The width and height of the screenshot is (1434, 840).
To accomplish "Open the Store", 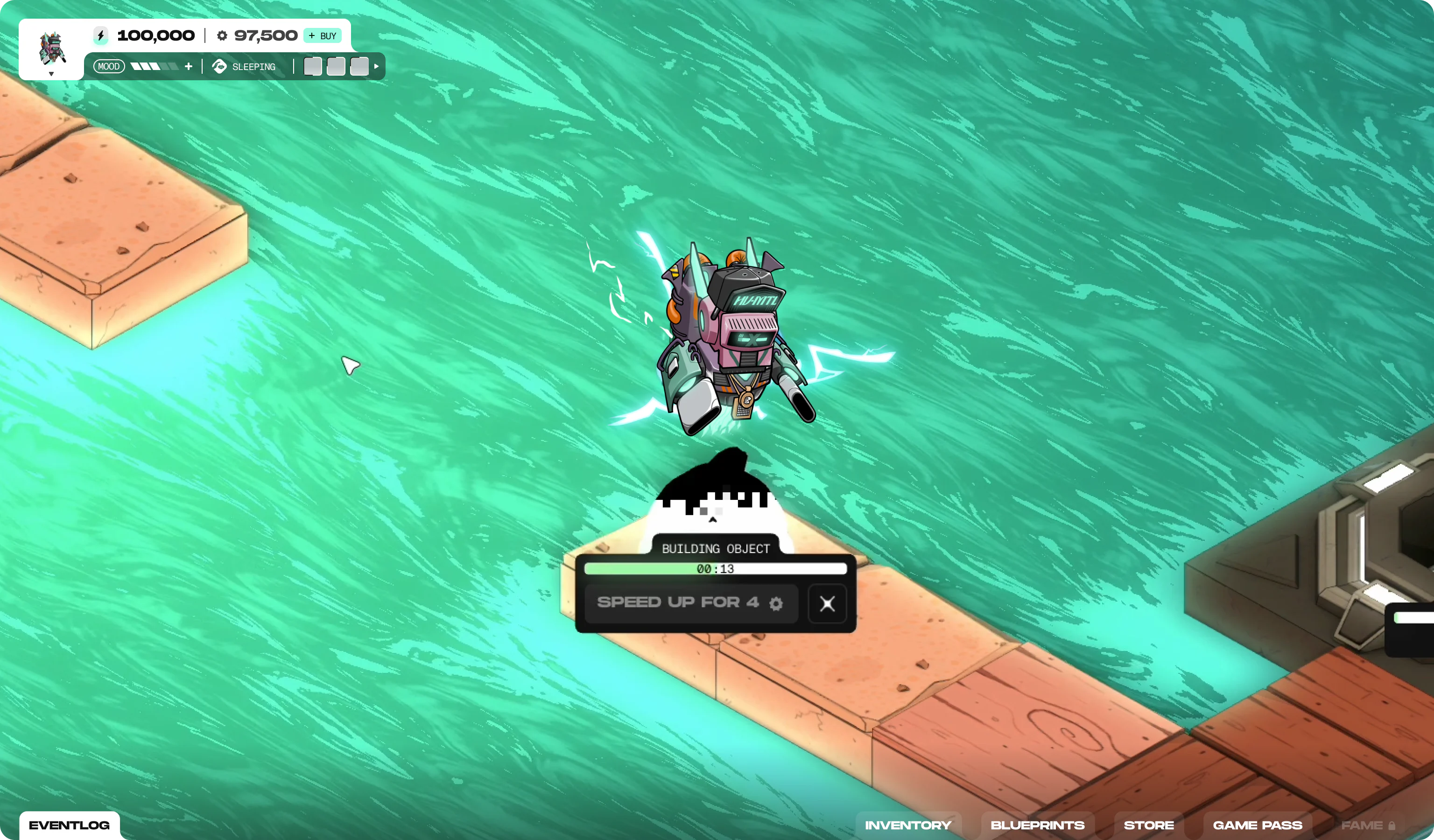I will [1148, 825].
